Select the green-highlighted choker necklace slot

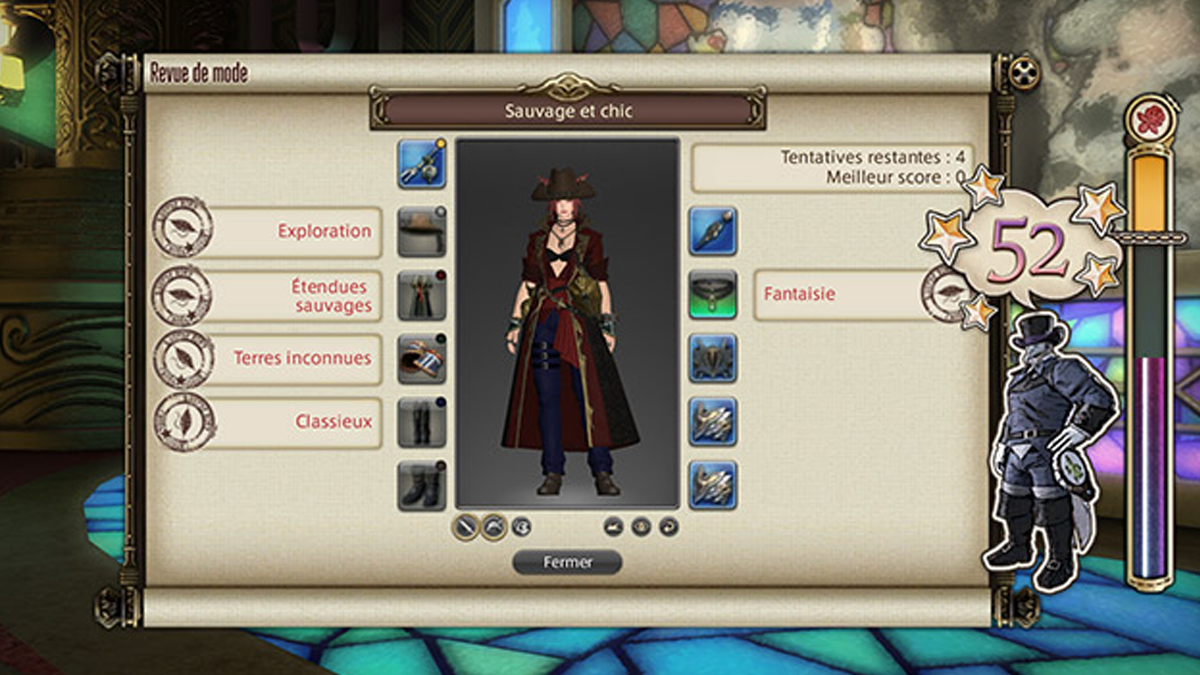coord(713,295)
